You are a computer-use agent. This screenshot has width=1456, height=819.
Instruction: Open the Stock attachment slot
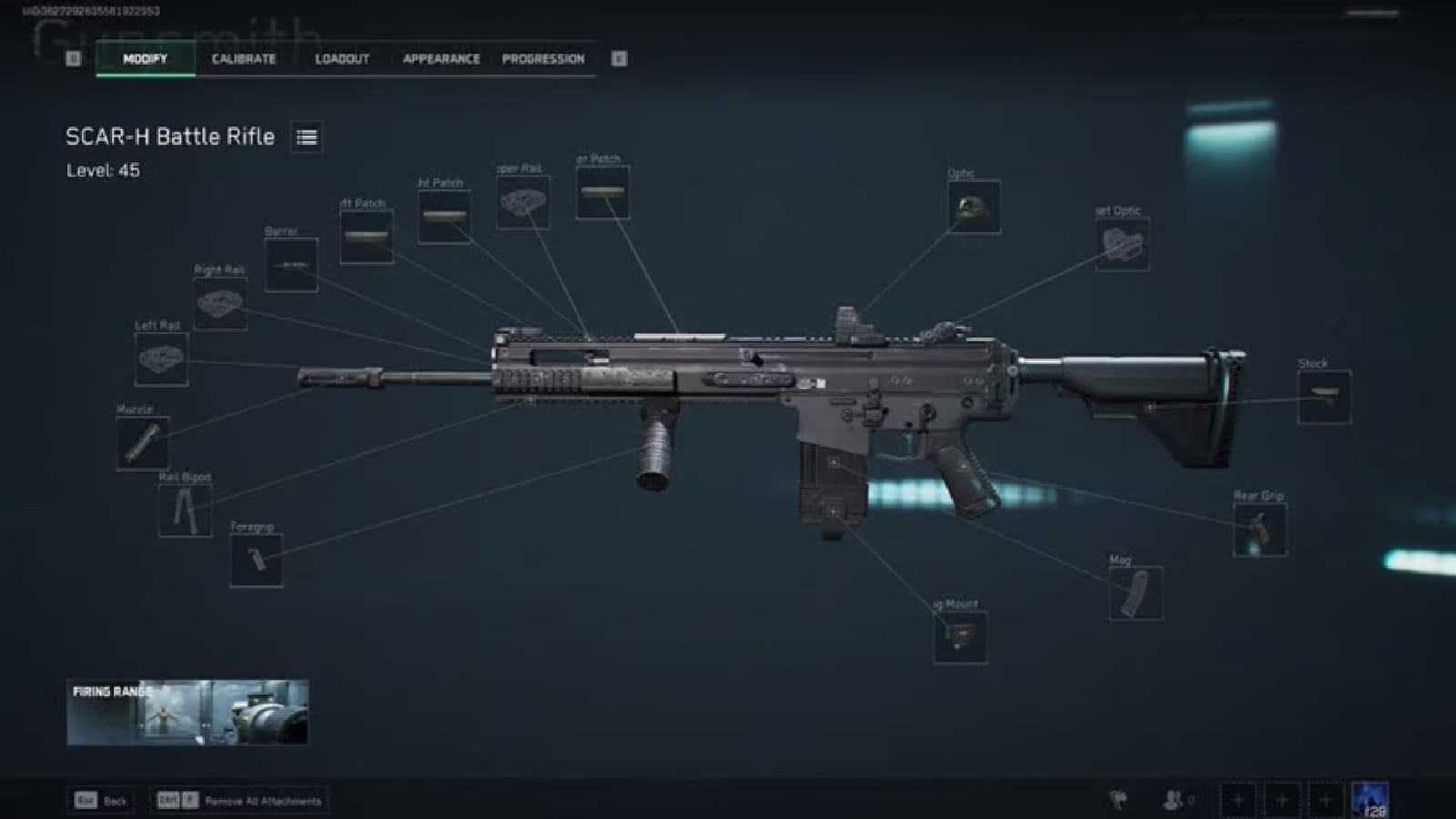pyautogui.click(x=1327, y=396)
